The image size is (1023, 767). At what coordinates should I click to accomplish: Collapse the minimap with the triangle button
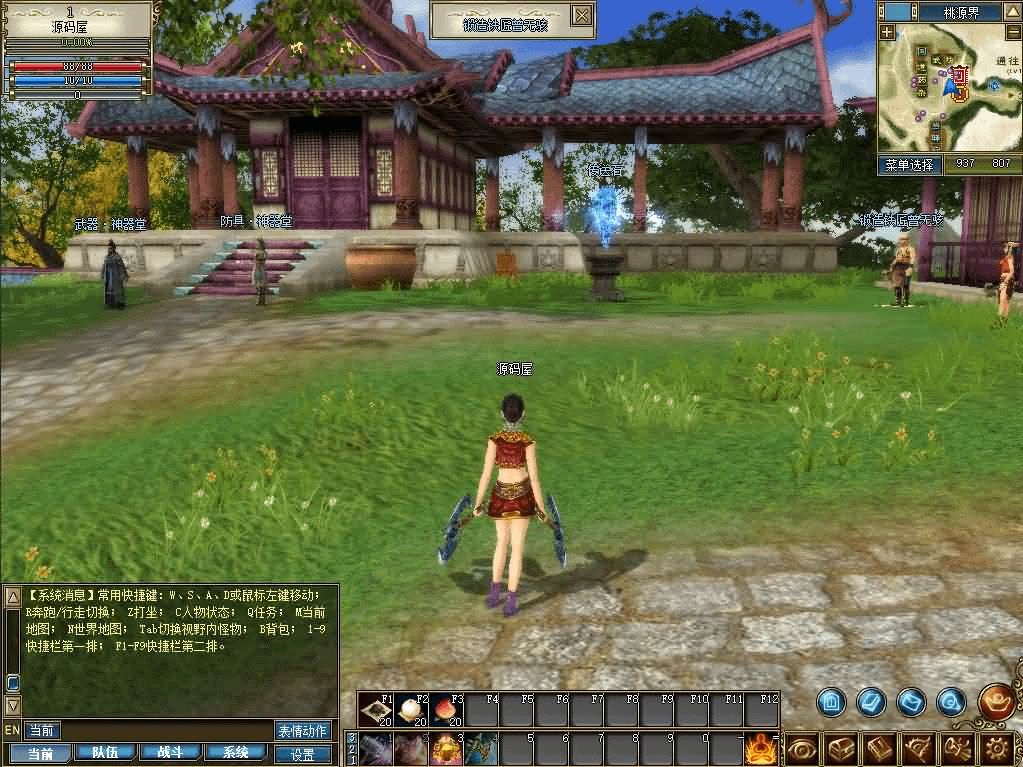1014,12
